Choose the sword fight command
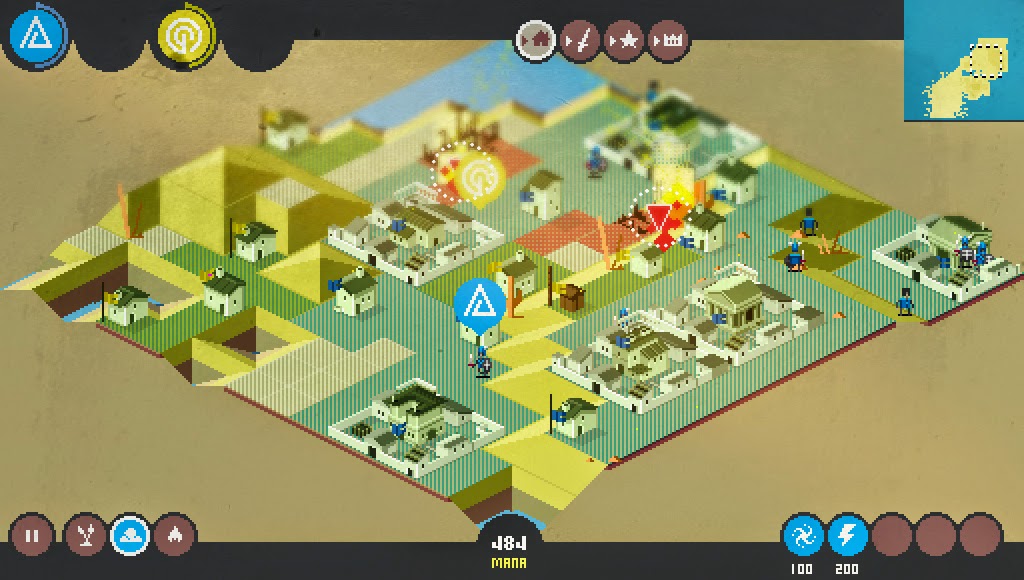This screenshot has height=580, width=1024. point(580,41)
